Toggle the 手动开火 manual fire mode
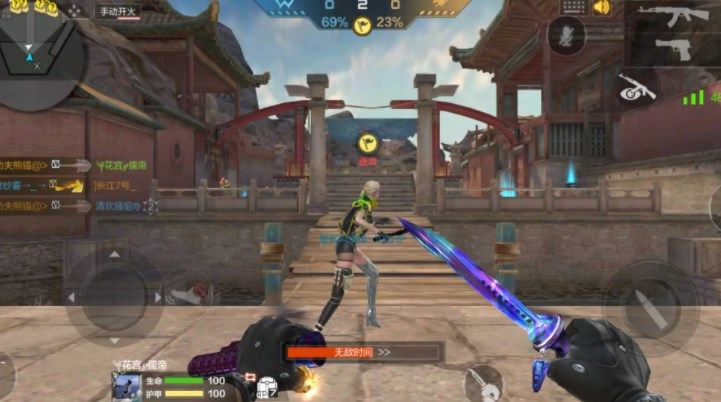 119,12
